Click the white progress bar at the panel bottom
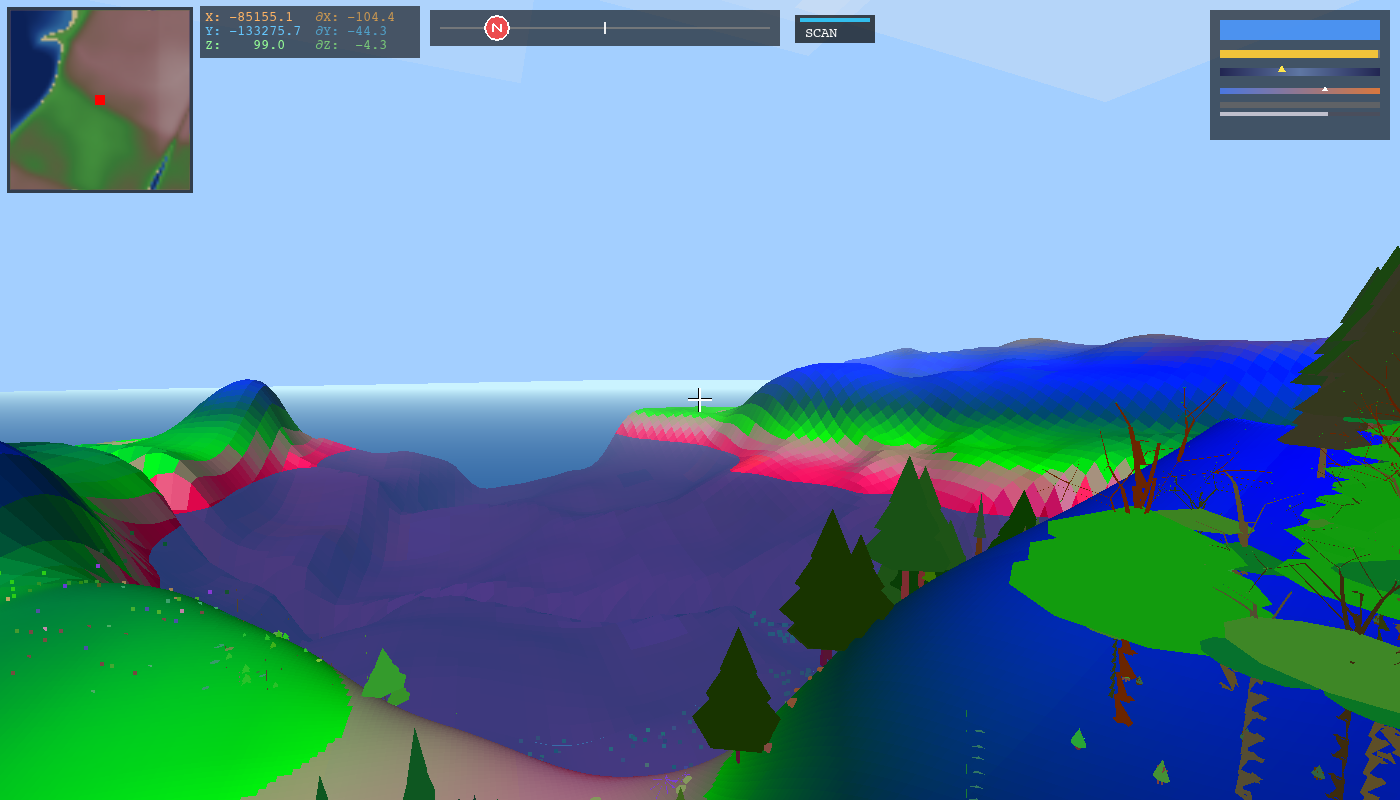The height and width of the screenshot is (800, 1400). click(1272, 113)
